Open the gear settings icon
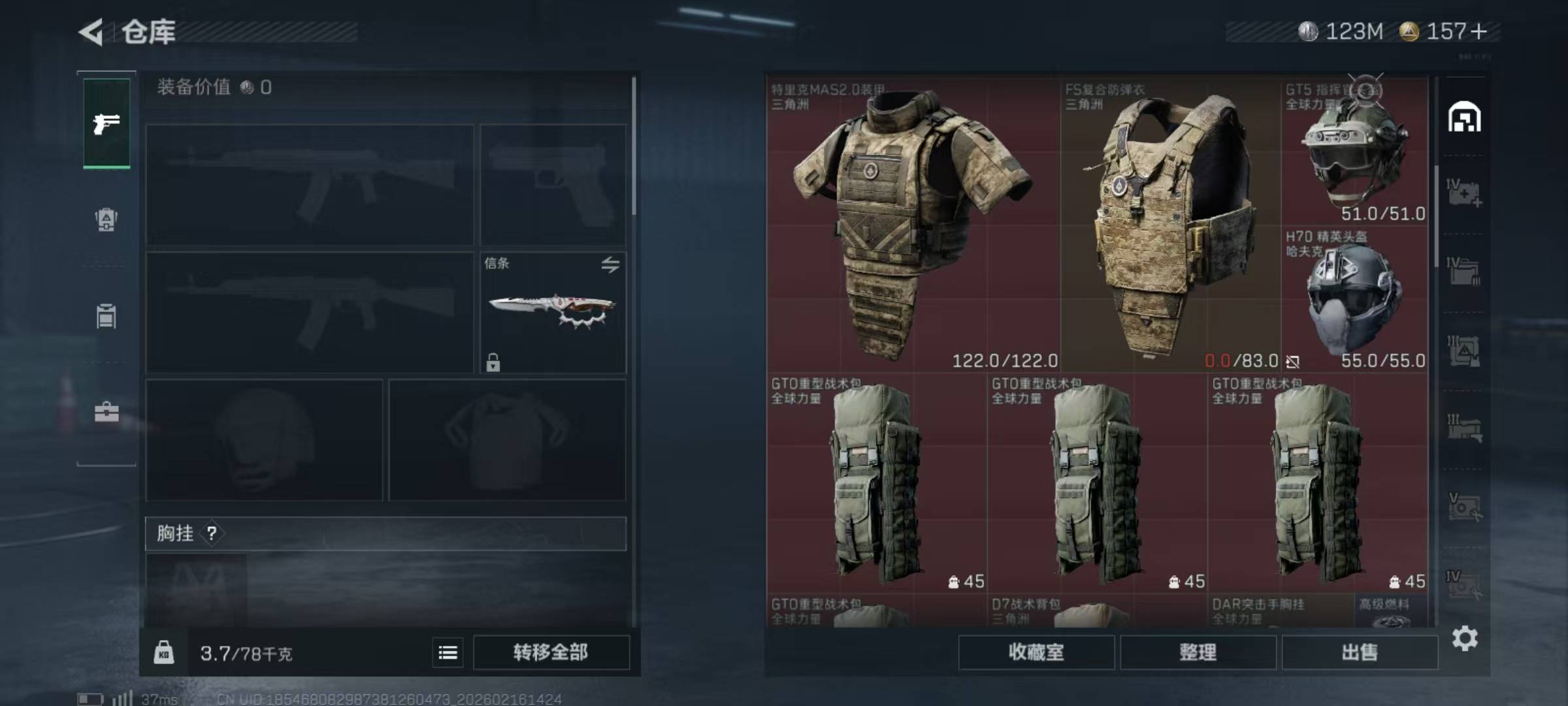This screenshot has width=1568, height=706. click(1465, 638)
